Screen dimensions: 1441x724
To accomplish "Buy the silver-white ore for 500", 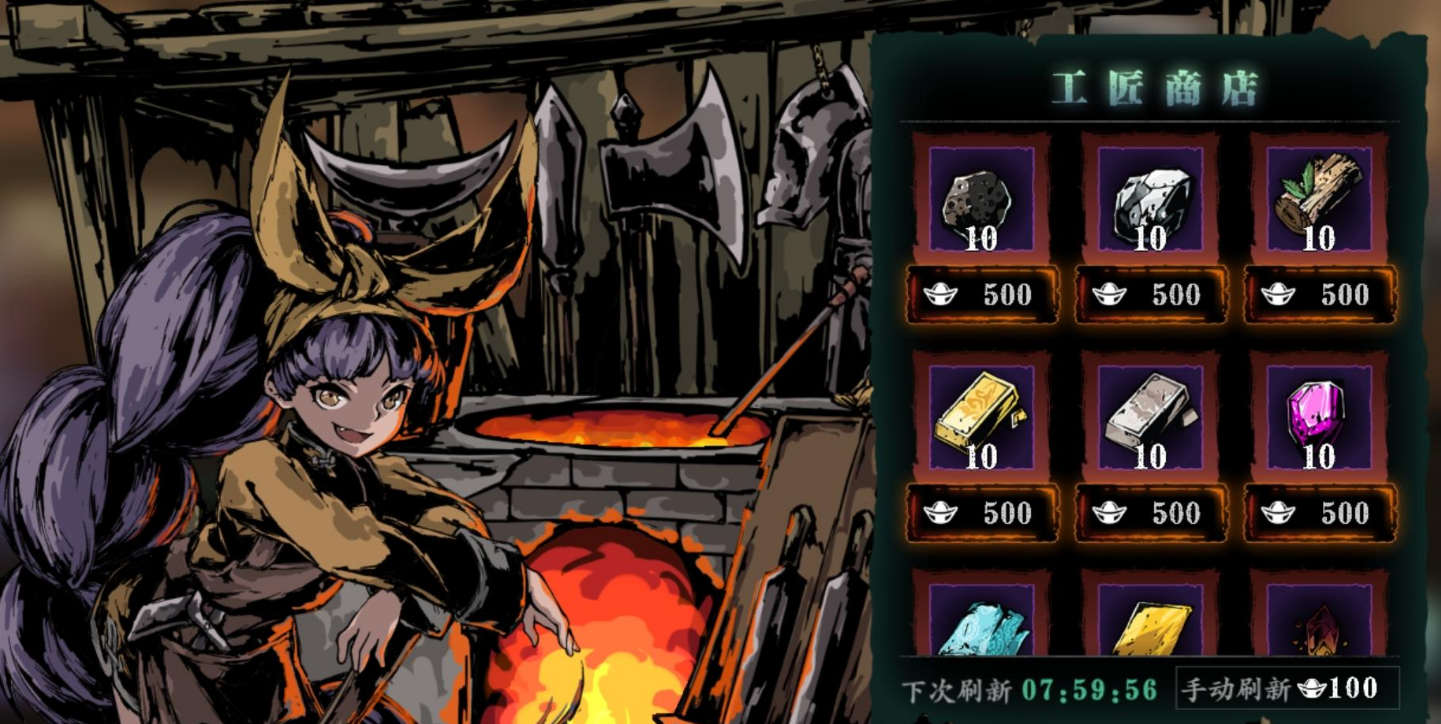I will coord(1151,295).
